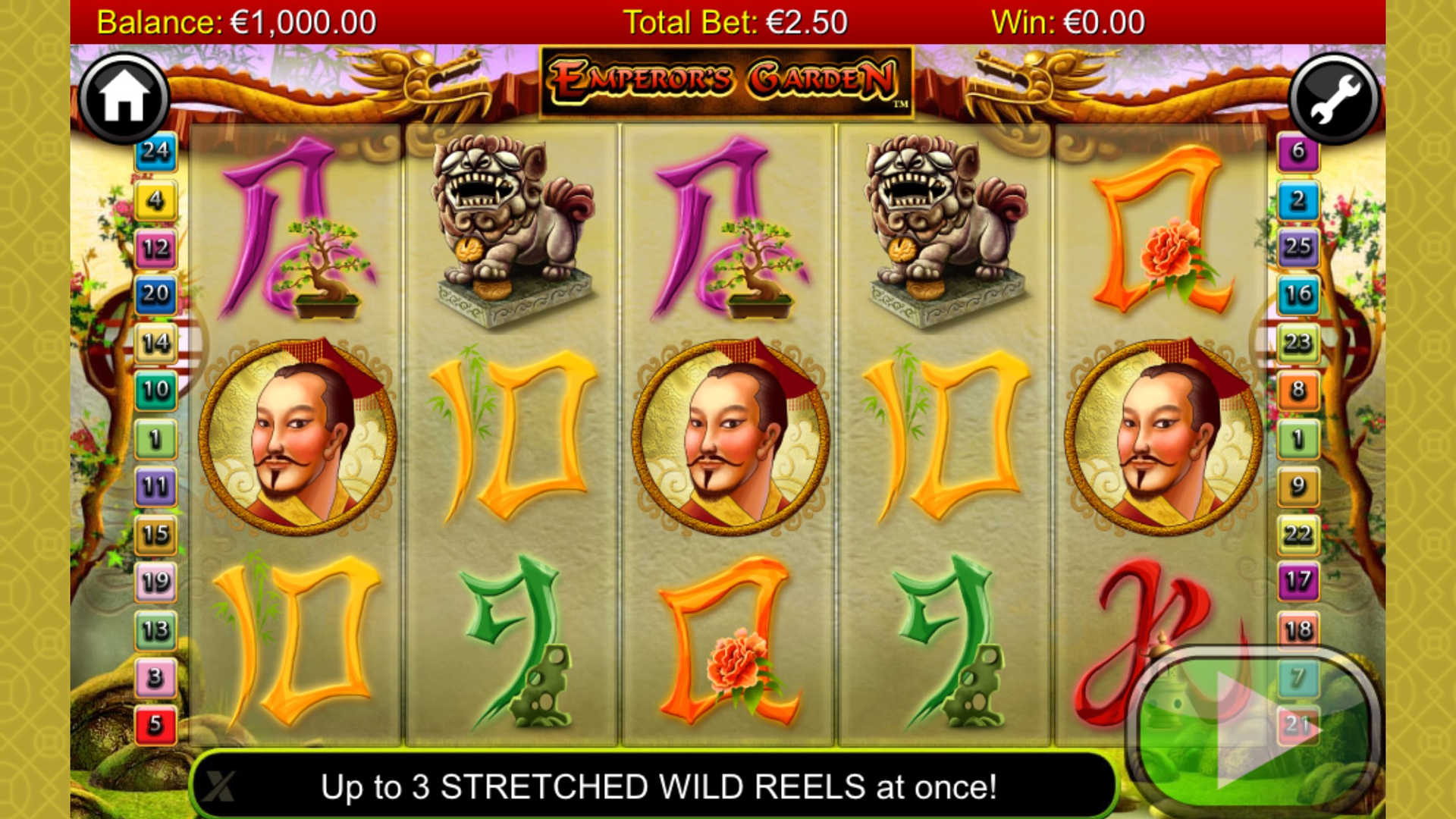The image size is (1456, 819).
Task: Choose payline marker 17
Action: click(1298, 582)
